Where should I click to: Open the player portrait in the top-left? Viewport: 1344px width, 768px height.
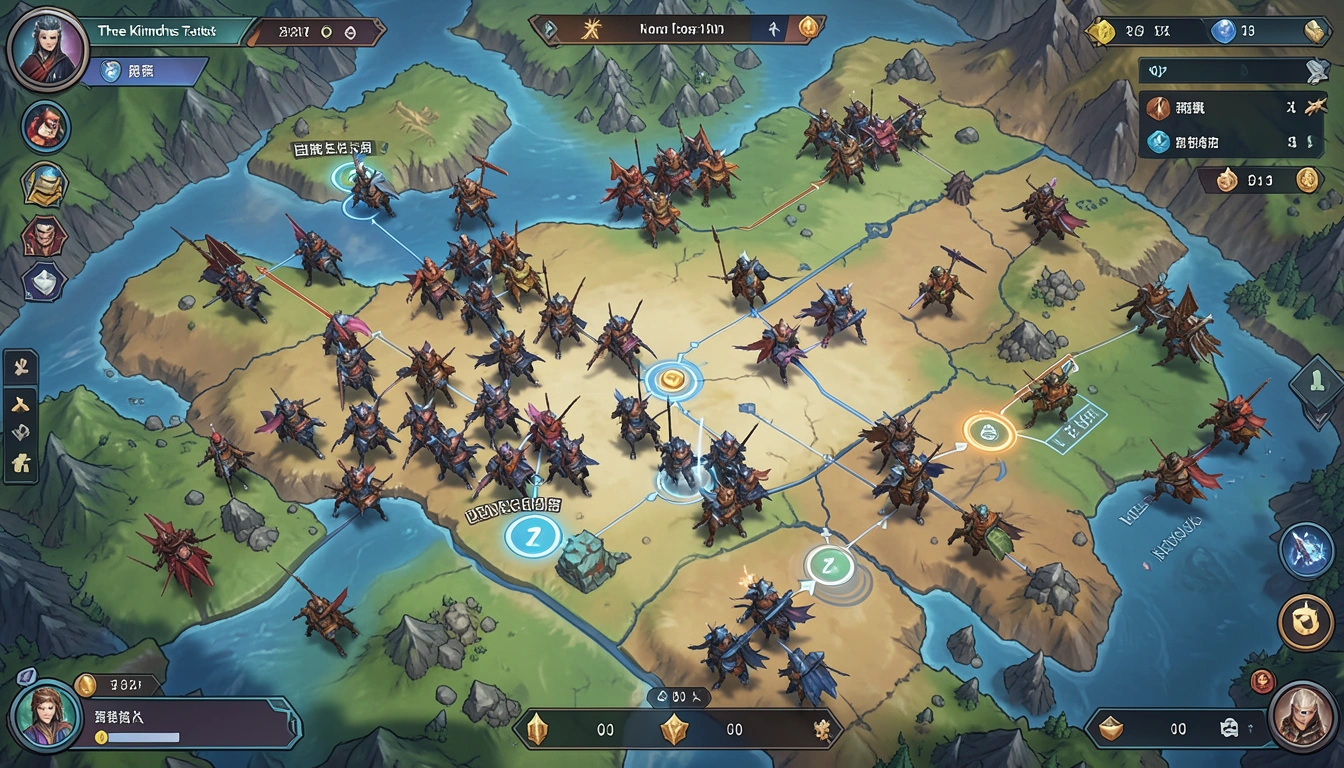pyautogui.click(x=47, y=47)
